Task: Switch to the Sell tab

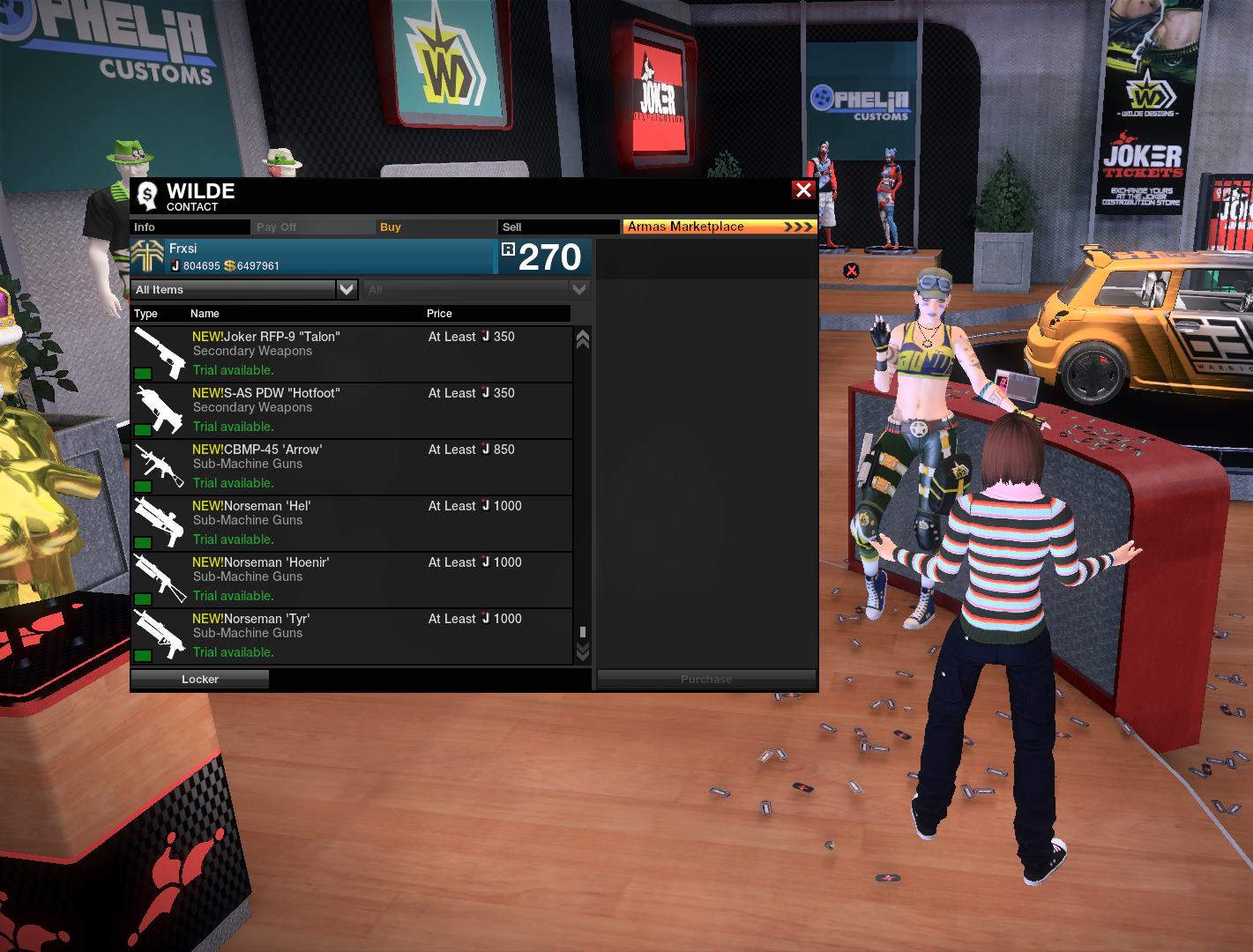Action: pyautogui.click(x=557, y=227)
